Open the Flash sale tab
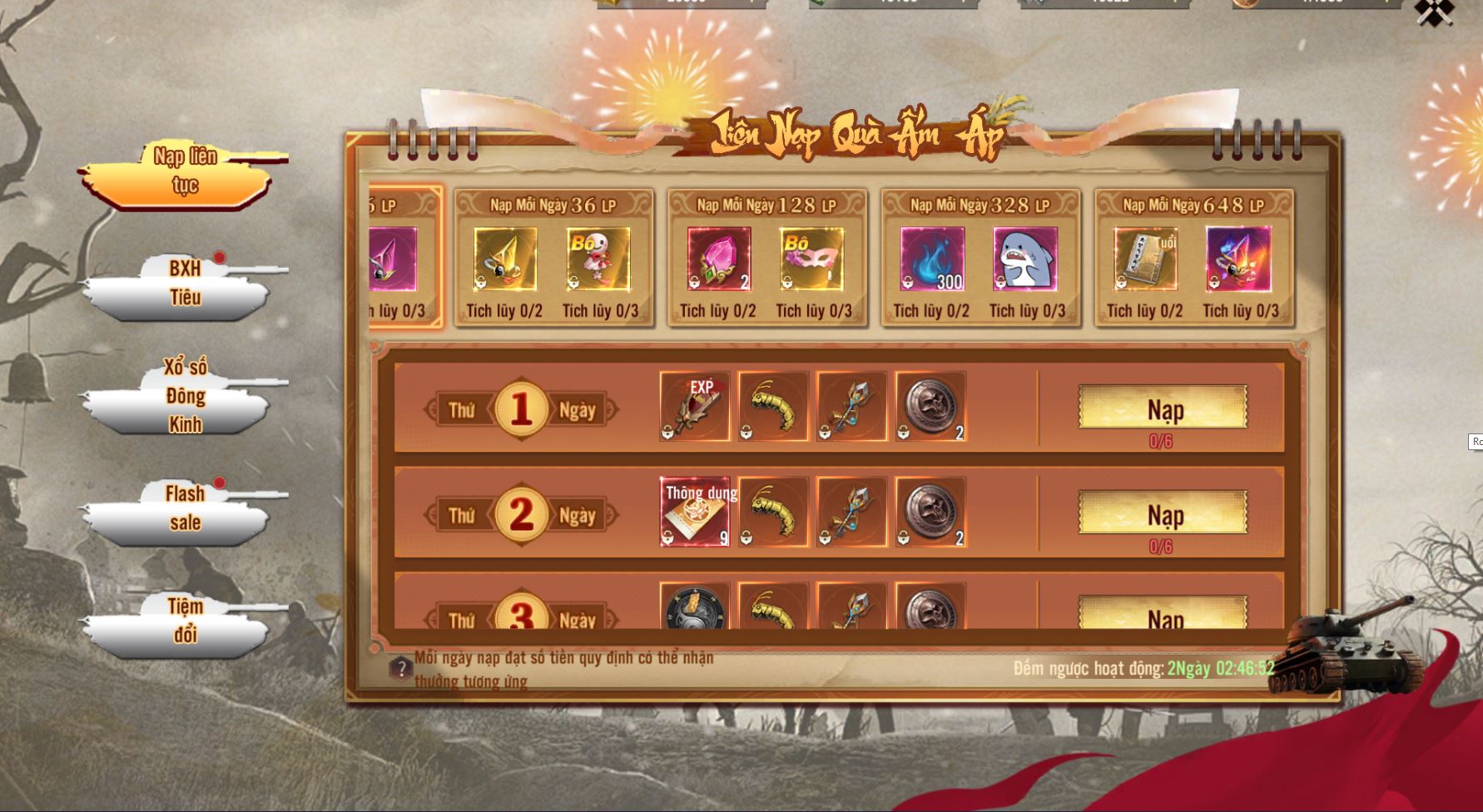The image size is (1483, 812). pyautogui.click(x=185, y=508)
